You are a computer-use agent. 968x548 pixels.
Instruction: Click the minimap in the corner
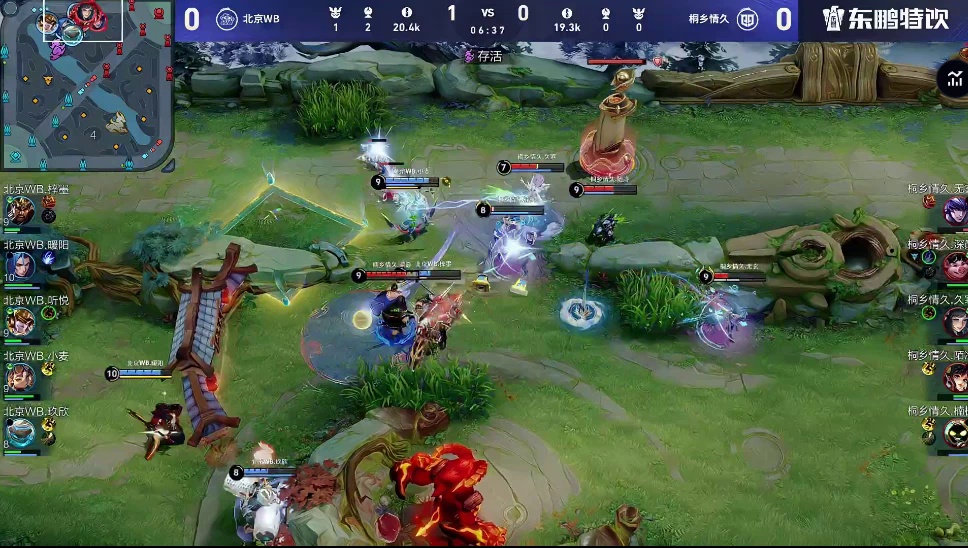click(86, 85)
